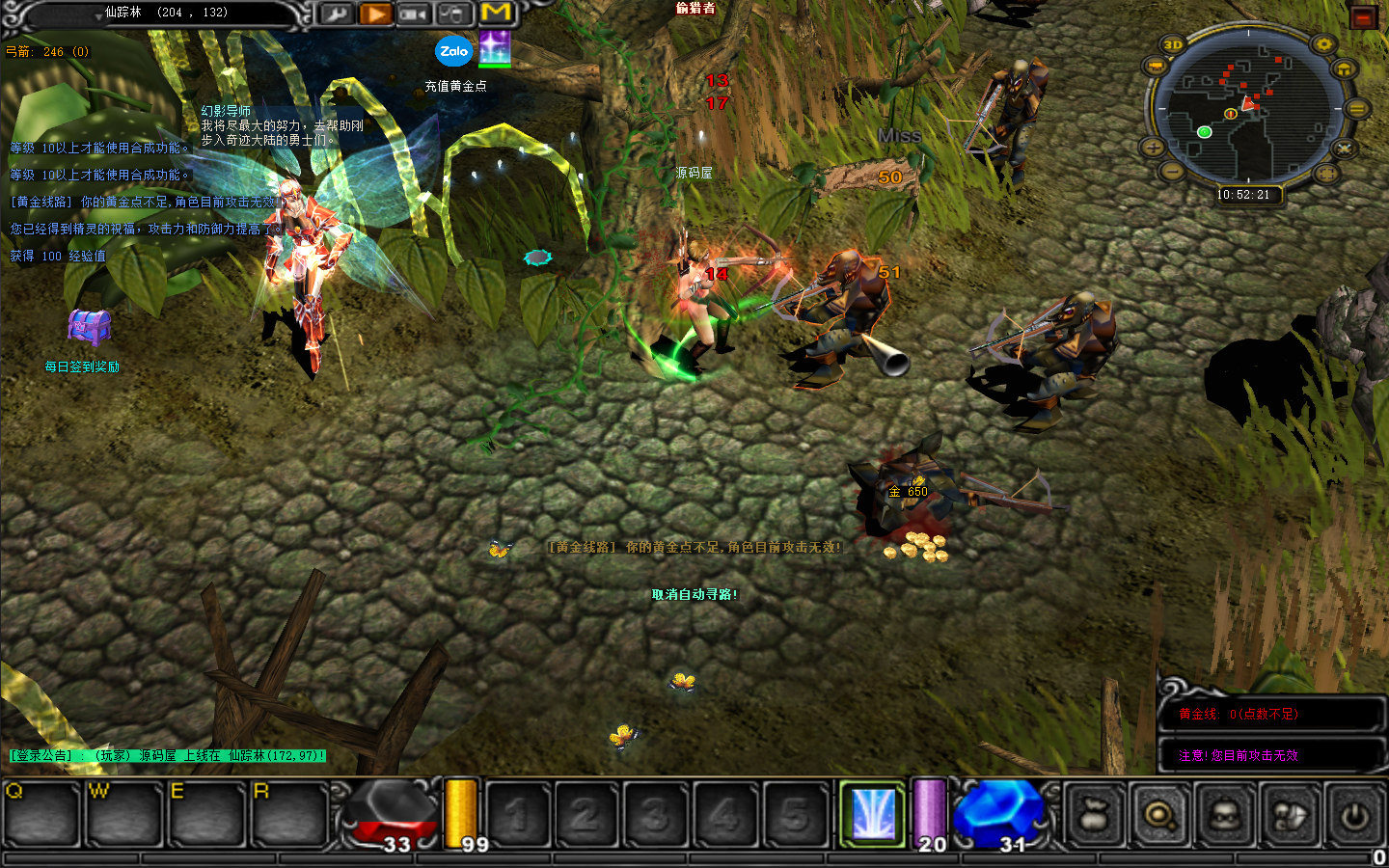
Task: Activate the blue beam skill icon
Action: (874, 814)
